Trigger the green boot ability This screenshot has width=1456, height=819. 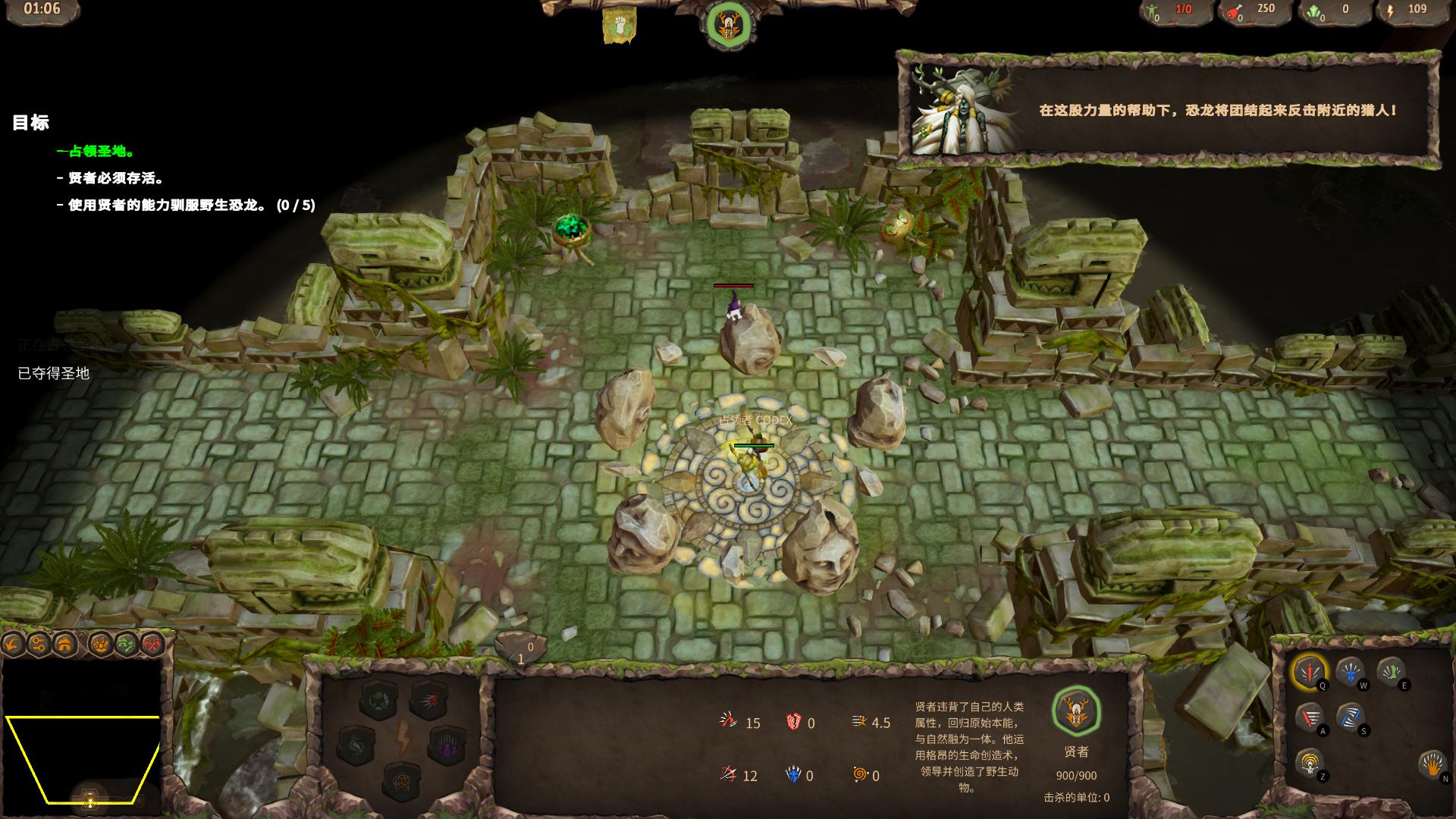pos(1391,671)
